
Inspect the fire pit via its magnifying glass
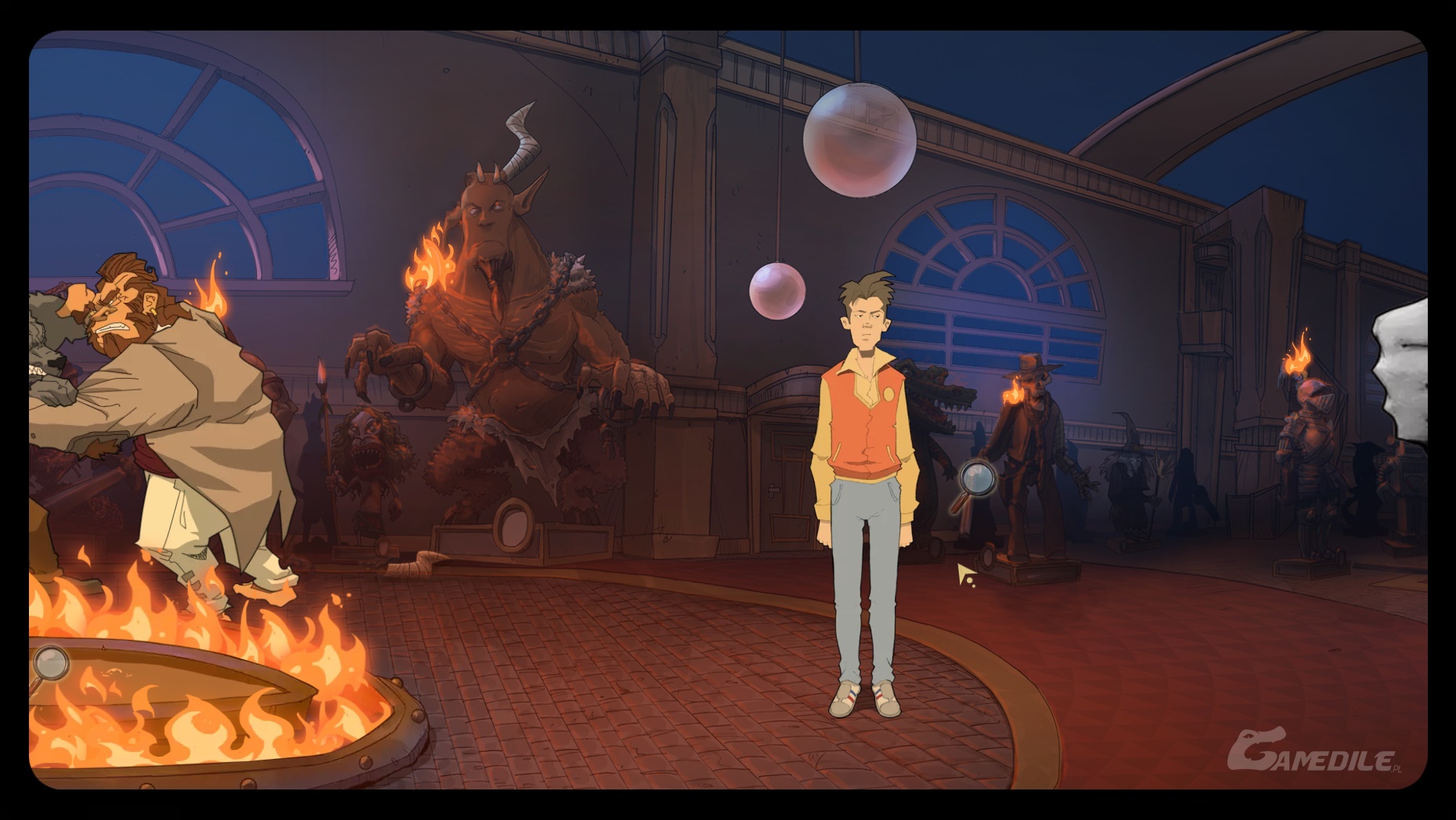point(51,664)
